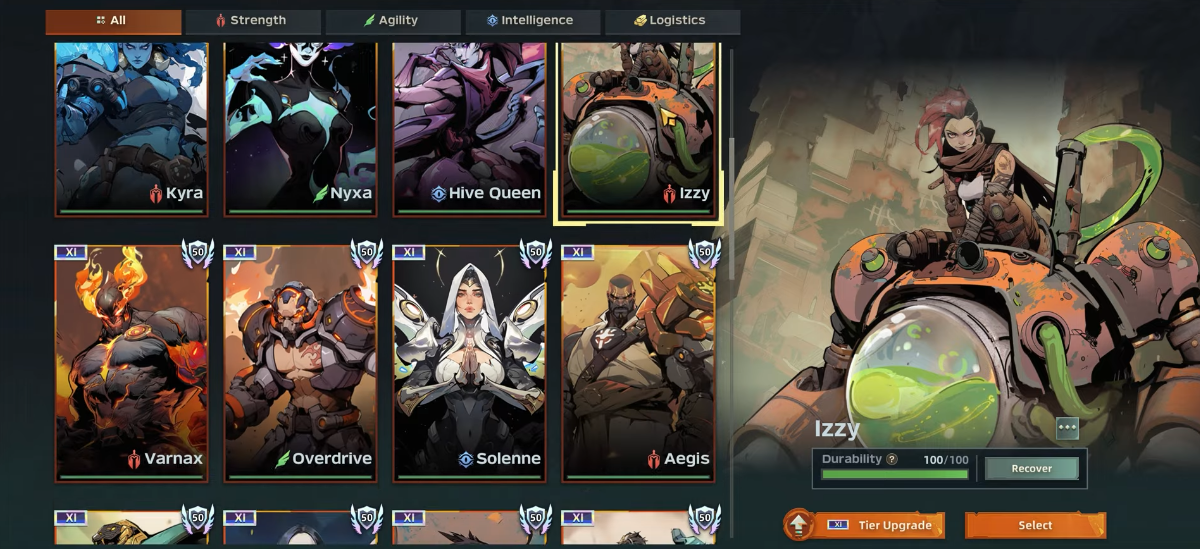Switch to the All heroes tab
The image size is (1200, 549).
pos(113,21)
